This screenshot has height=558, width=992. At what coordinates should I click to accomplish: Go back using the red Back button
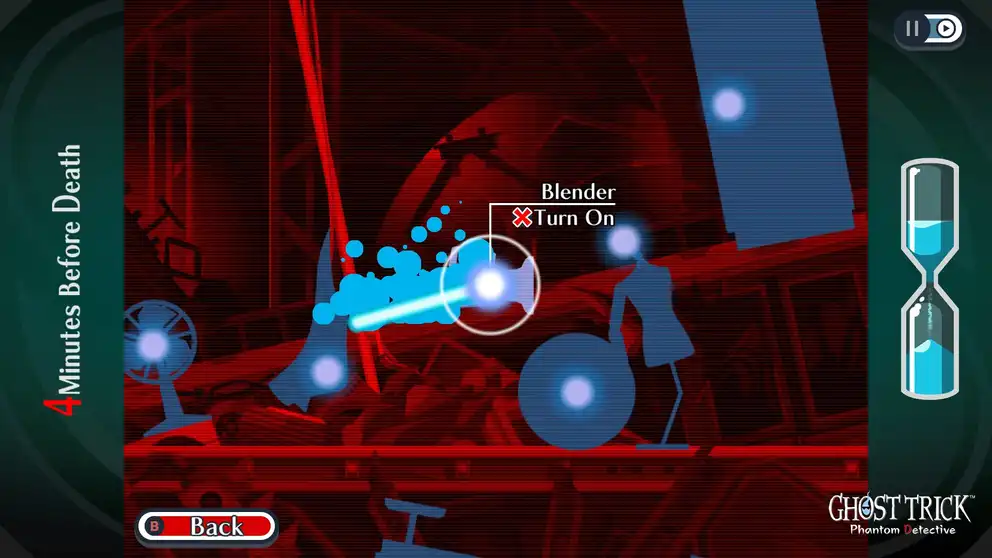[x=206, y=526]
